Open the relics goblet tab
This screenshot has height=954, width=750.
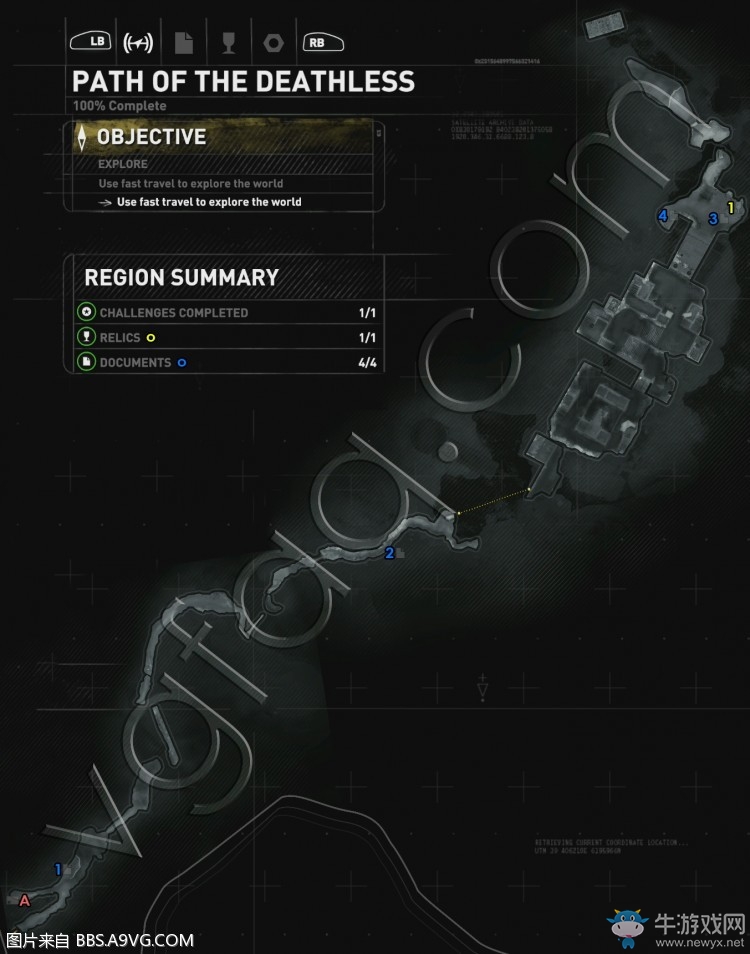[228, 42]
